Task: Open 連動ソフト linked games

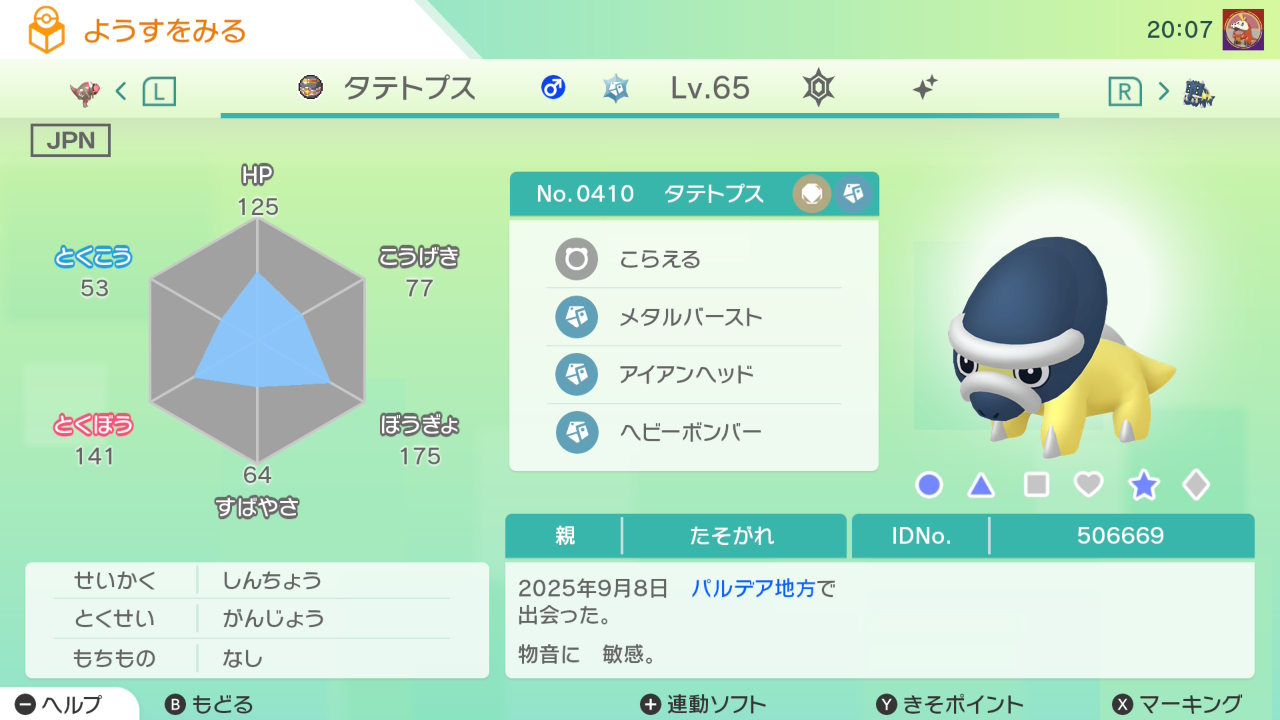Action: click(703, 704)
